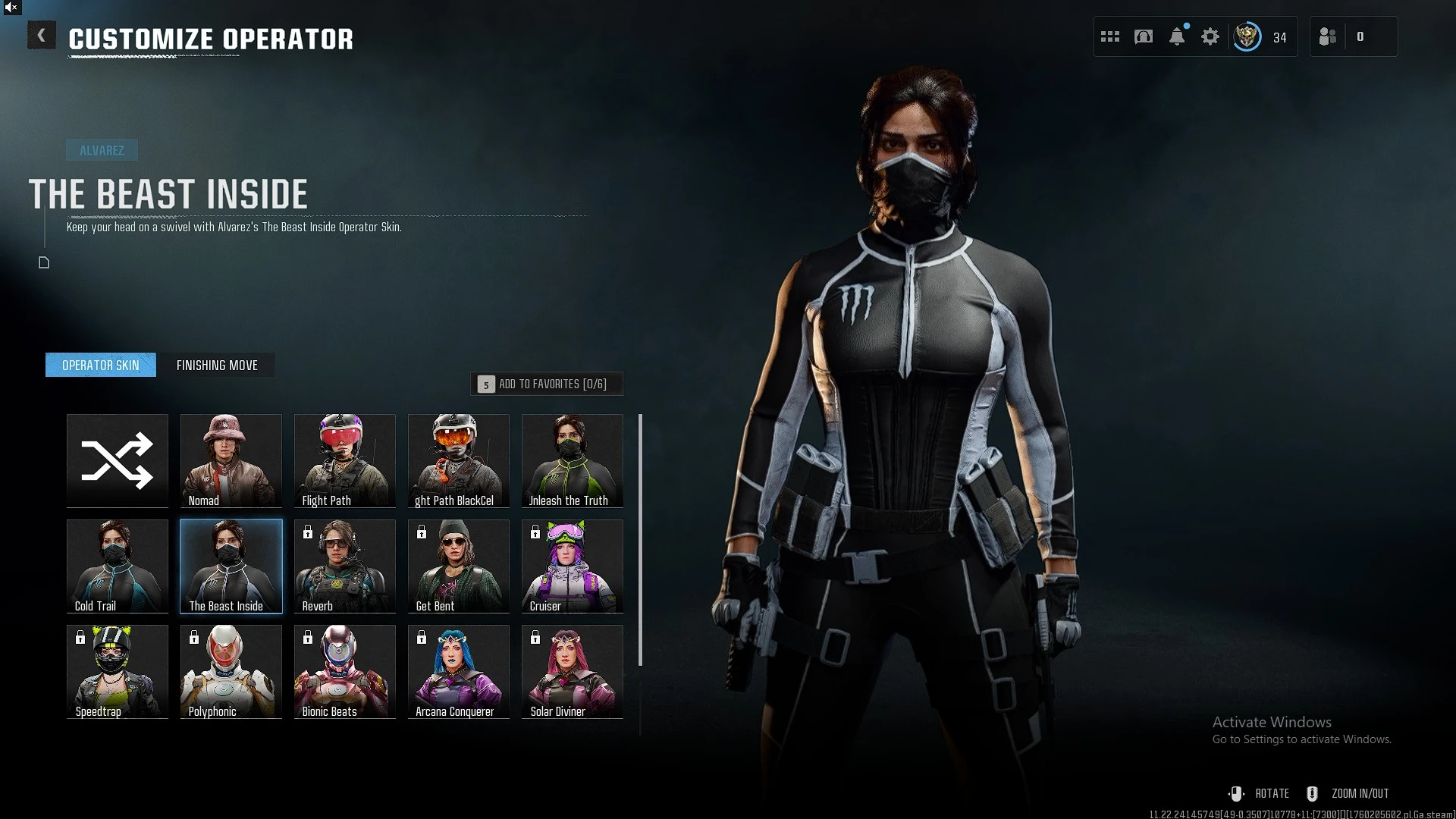Click the rank emblem showing level 34
1456x819 pixels.
coord(1248,36)
